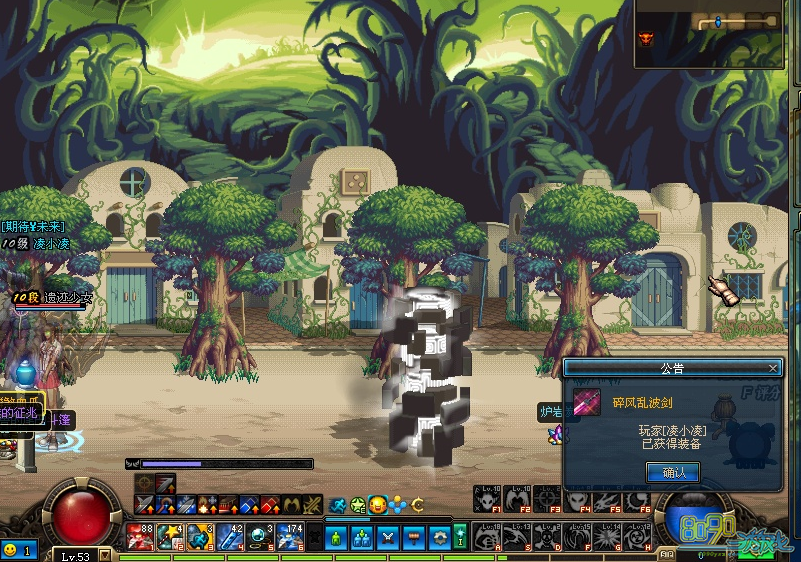Activate the burst skill bound to G
801x562 pixels.
[x=608, y=536]
